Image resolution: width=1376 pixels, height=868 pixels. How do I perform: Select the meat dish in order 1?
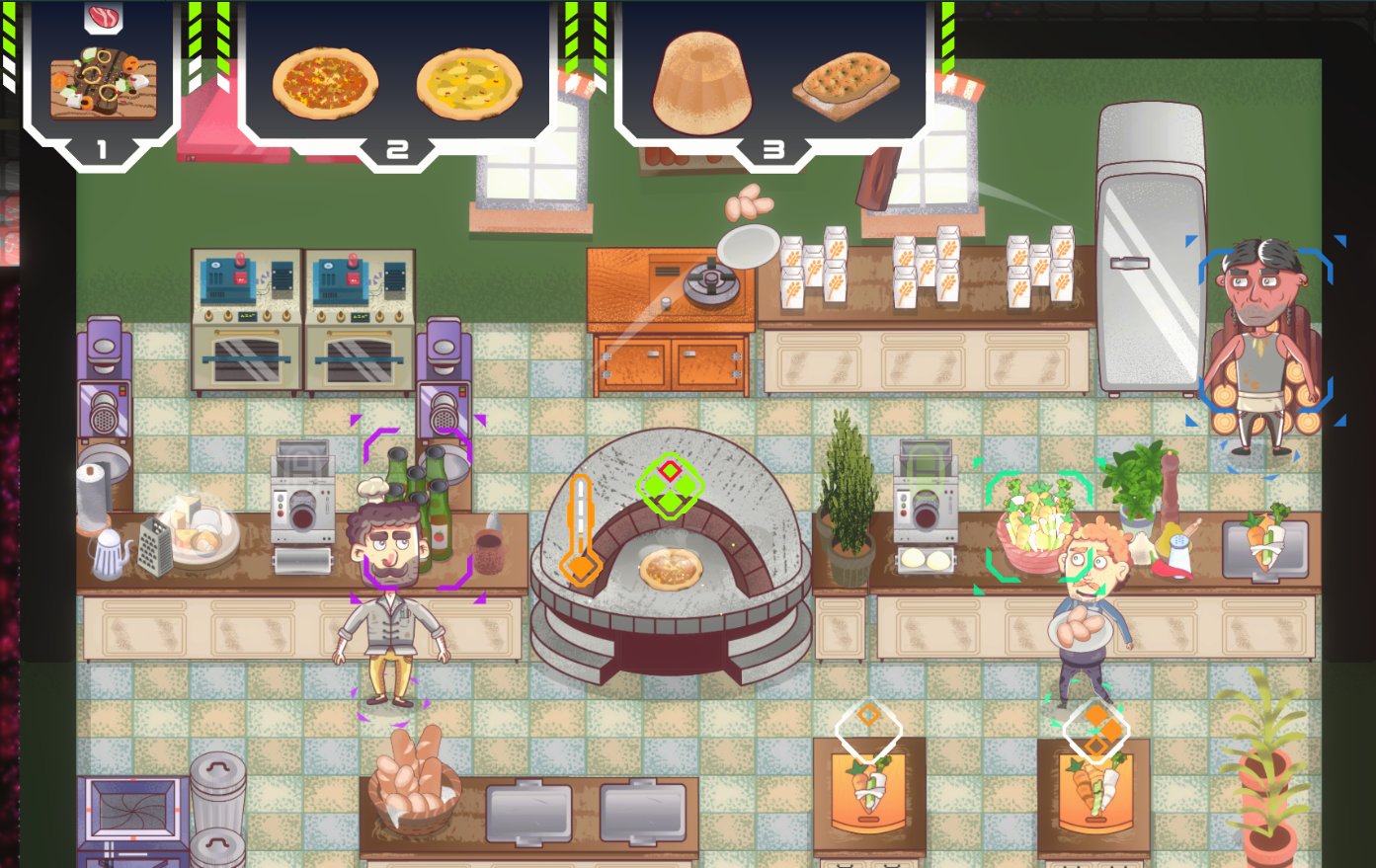[103, 84]
